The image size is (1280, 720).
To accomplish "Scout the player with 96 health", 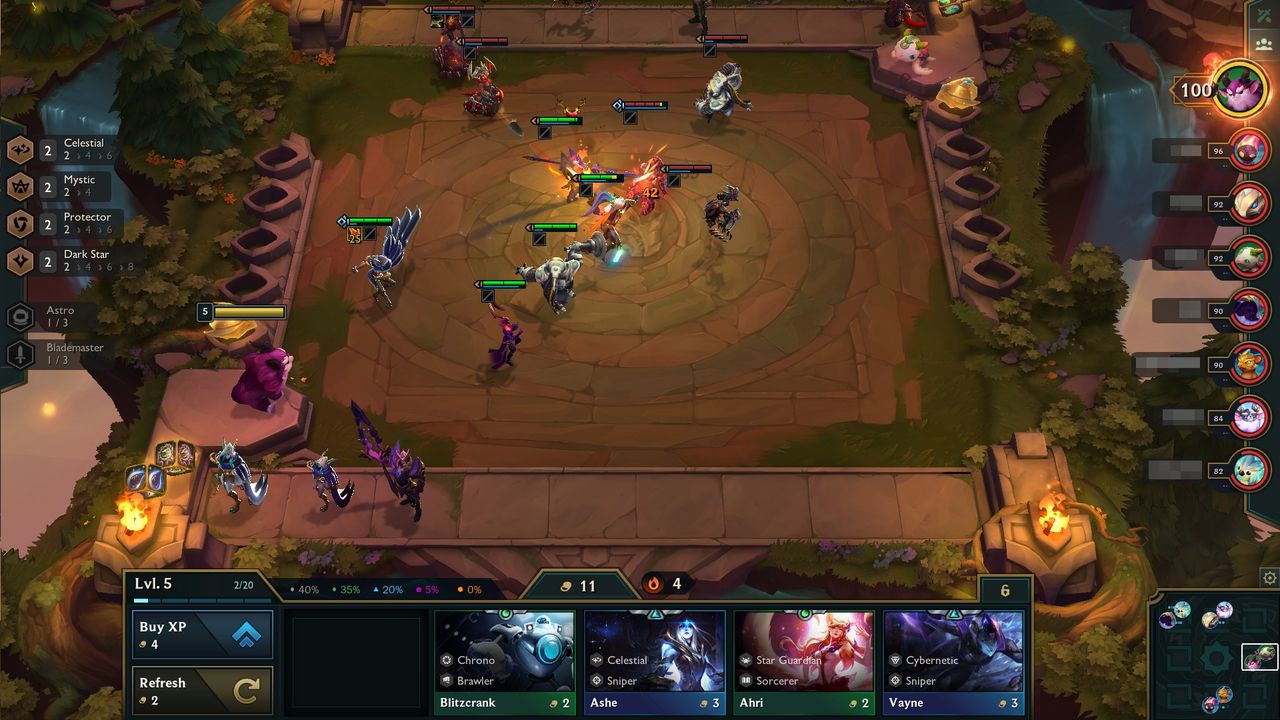I will click(x=1249, y=151).
